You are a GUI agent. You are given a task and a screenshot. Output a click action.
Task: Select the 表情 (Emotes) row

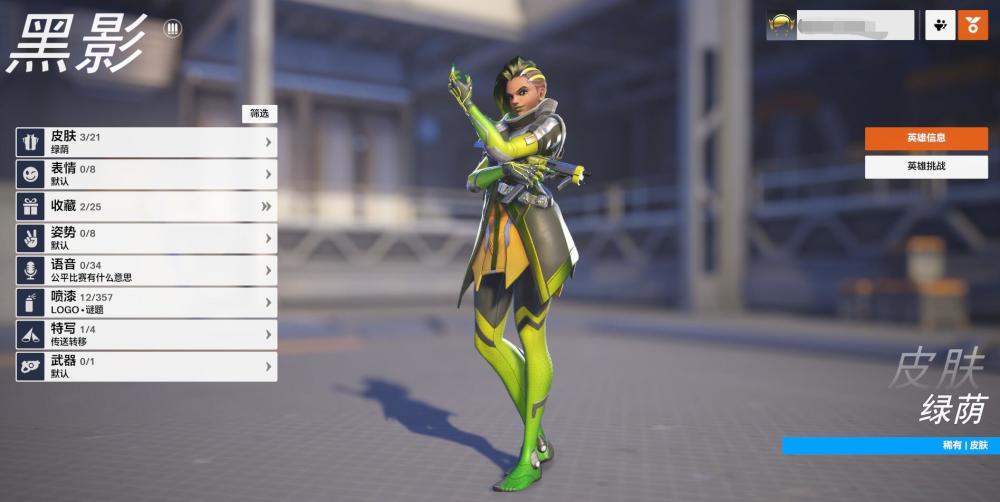pyautogui.click(x=146, y=174)
